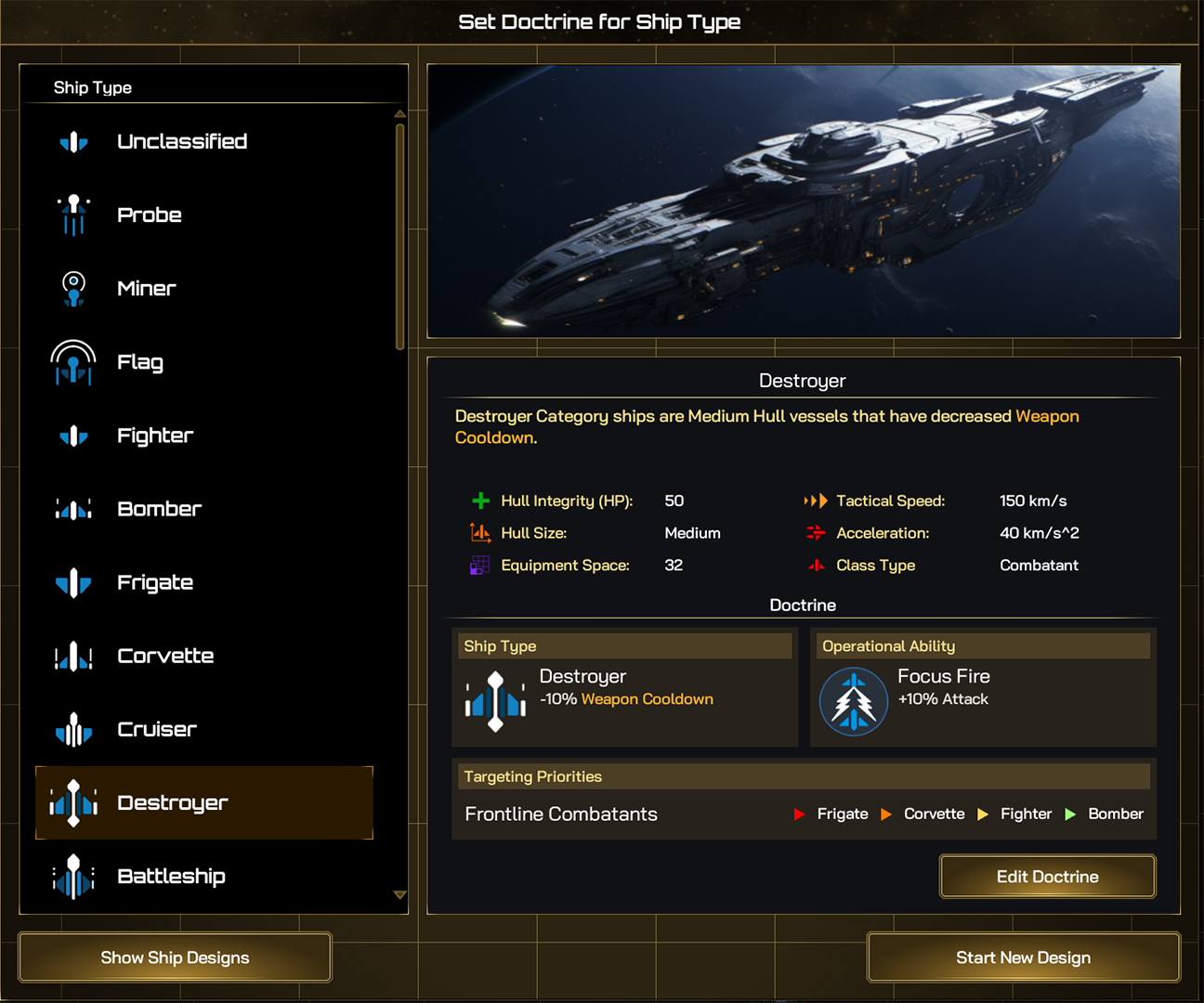Click the green Hull Integrity plus icon
This screenshot has width=1204, height=1003.
tap(480, 501)
